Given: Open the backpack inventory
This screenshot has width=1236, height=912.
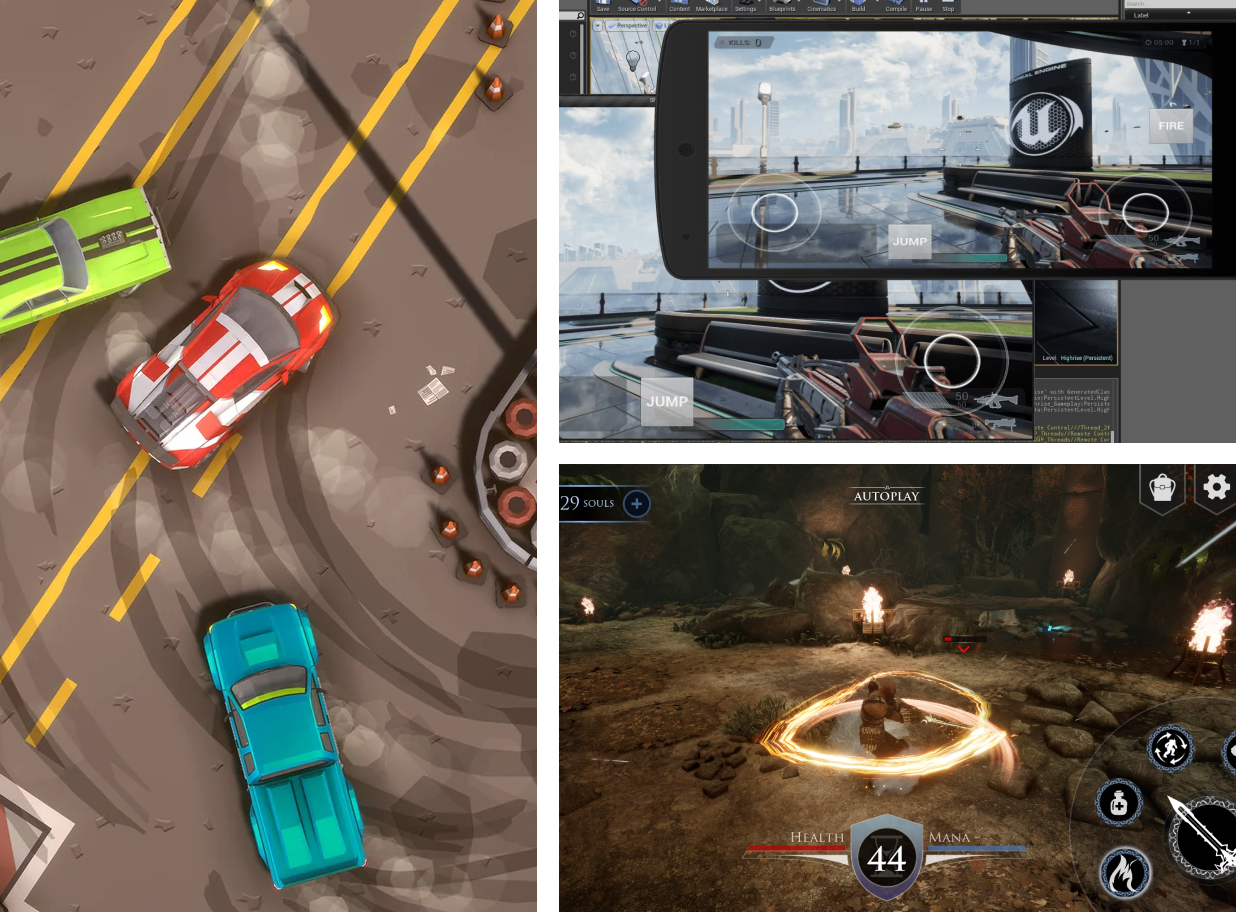Looking at the screenshot, I should coord(1162,488).
